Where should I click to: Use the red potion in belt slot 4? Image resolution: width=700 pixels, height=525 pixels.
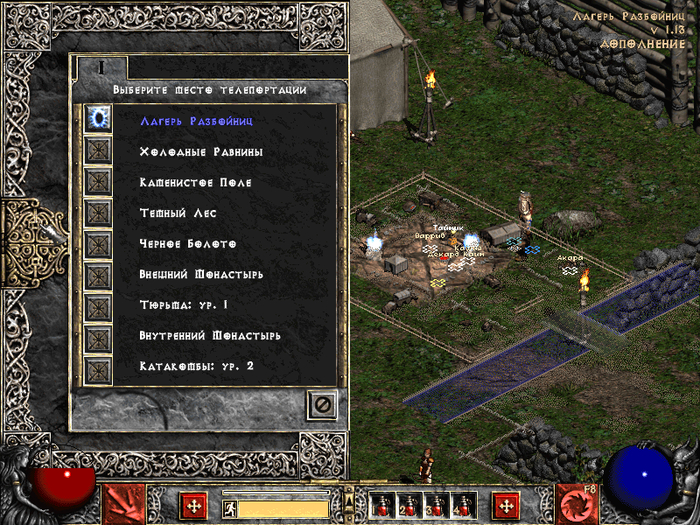click(x=463, y=505)
